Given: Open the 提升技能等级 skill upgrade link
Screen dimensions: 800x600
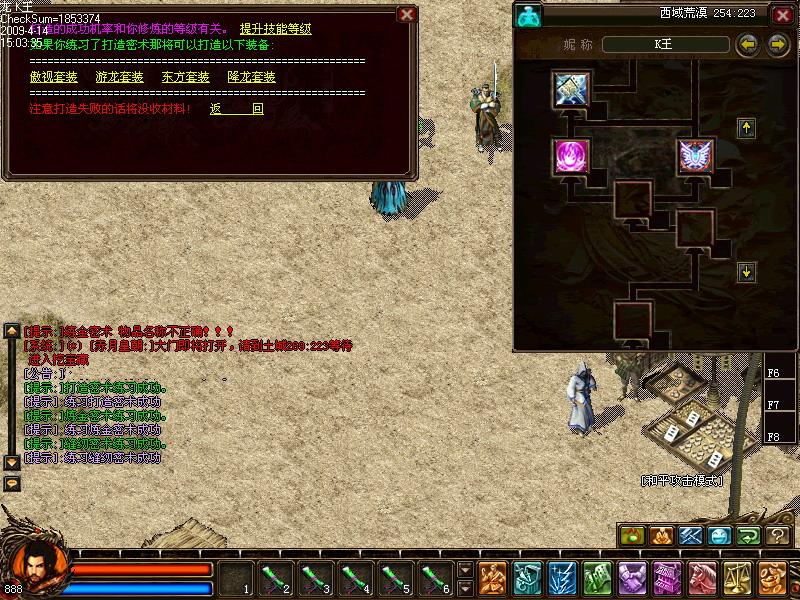Looking at the screenshot, I should (x=276, y=29).
